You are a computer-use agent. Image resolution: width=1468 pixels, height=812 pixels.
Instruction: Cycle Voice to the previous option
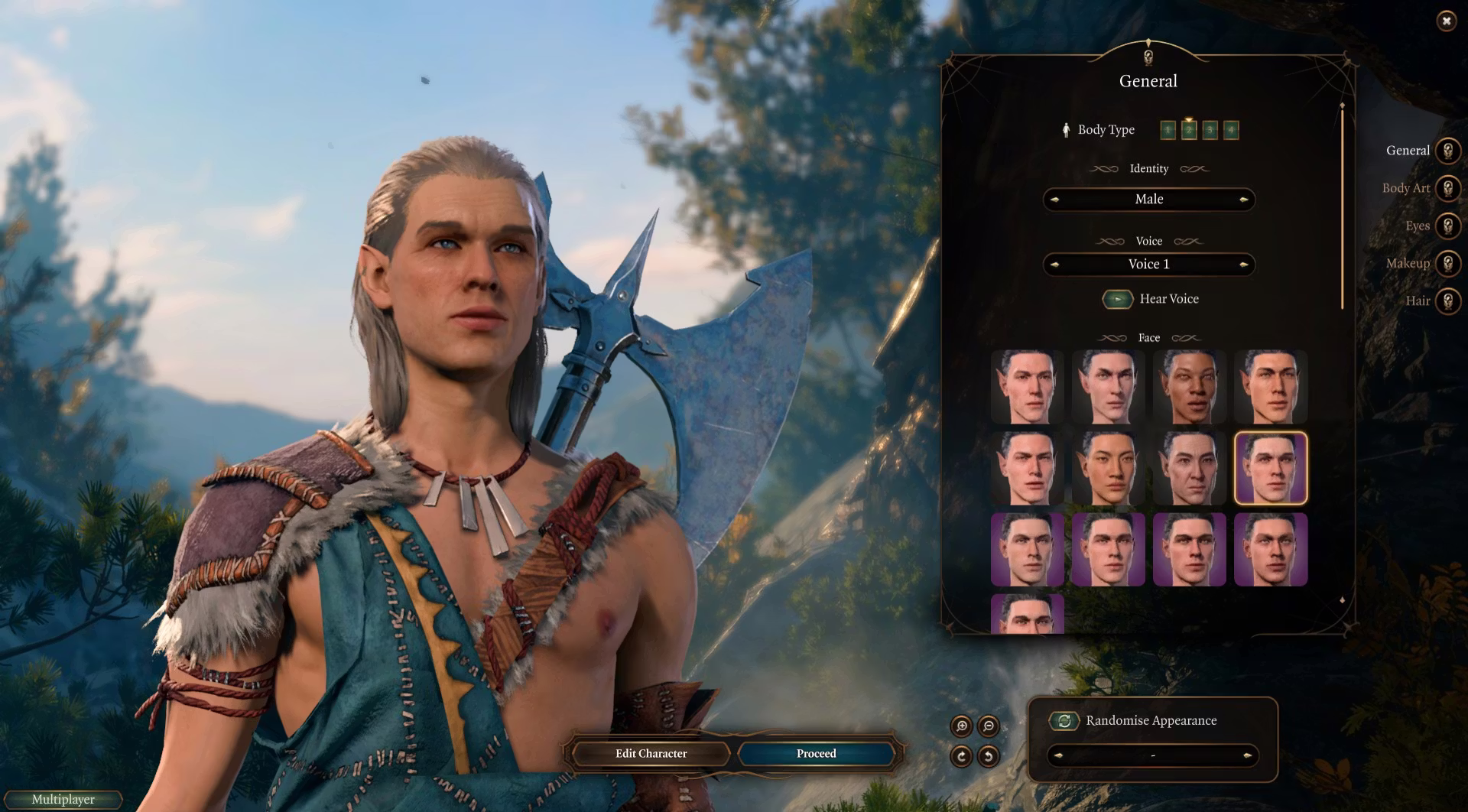pyautogui.click(x=1055, y=265)
